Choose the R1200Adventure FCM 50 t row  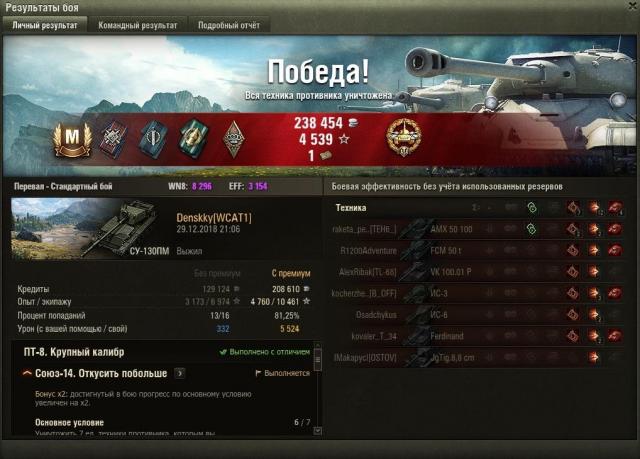[480, 249]
